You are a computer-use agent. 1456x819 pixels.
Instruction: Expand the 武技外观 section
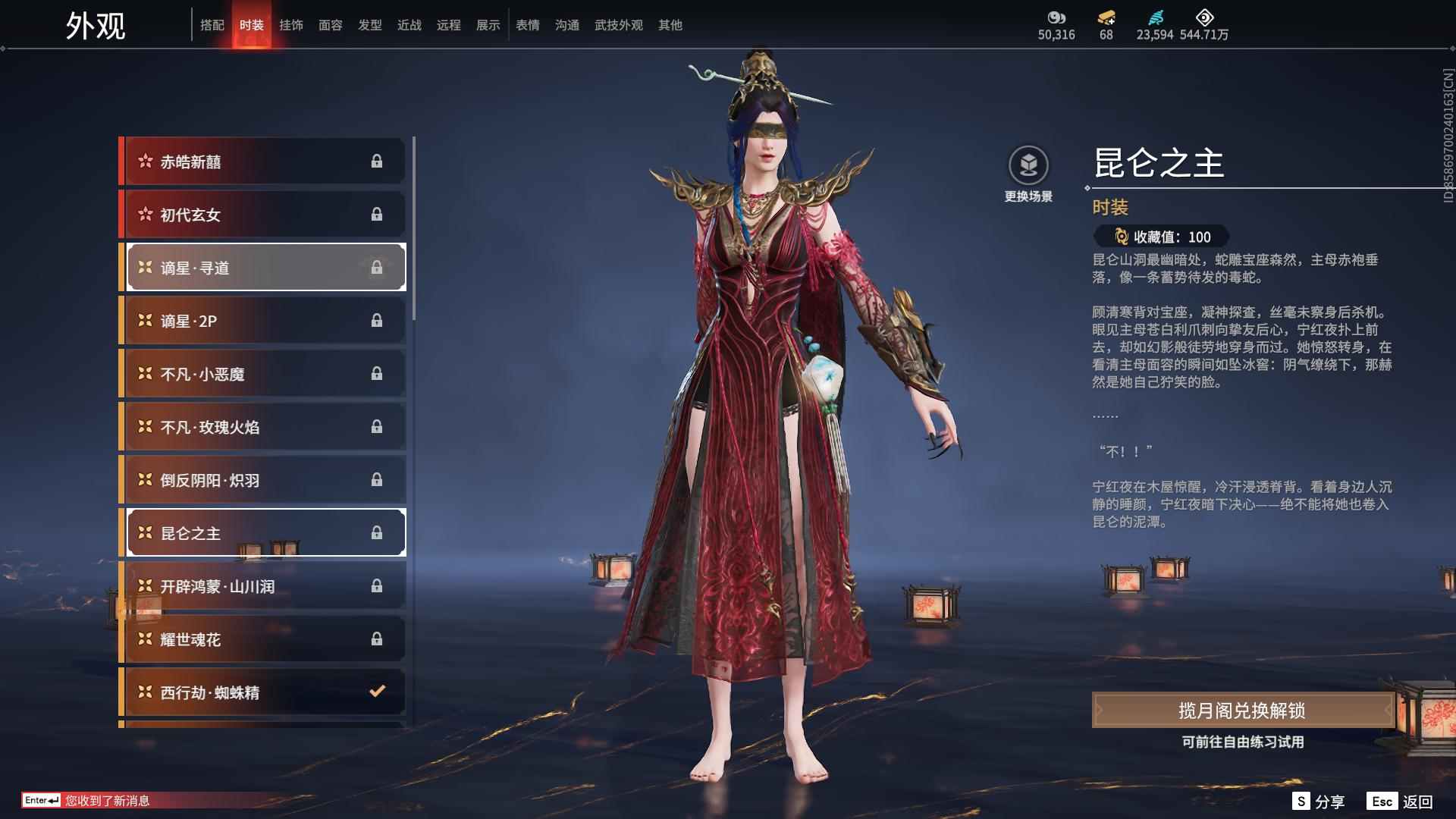tap(618, 25)
